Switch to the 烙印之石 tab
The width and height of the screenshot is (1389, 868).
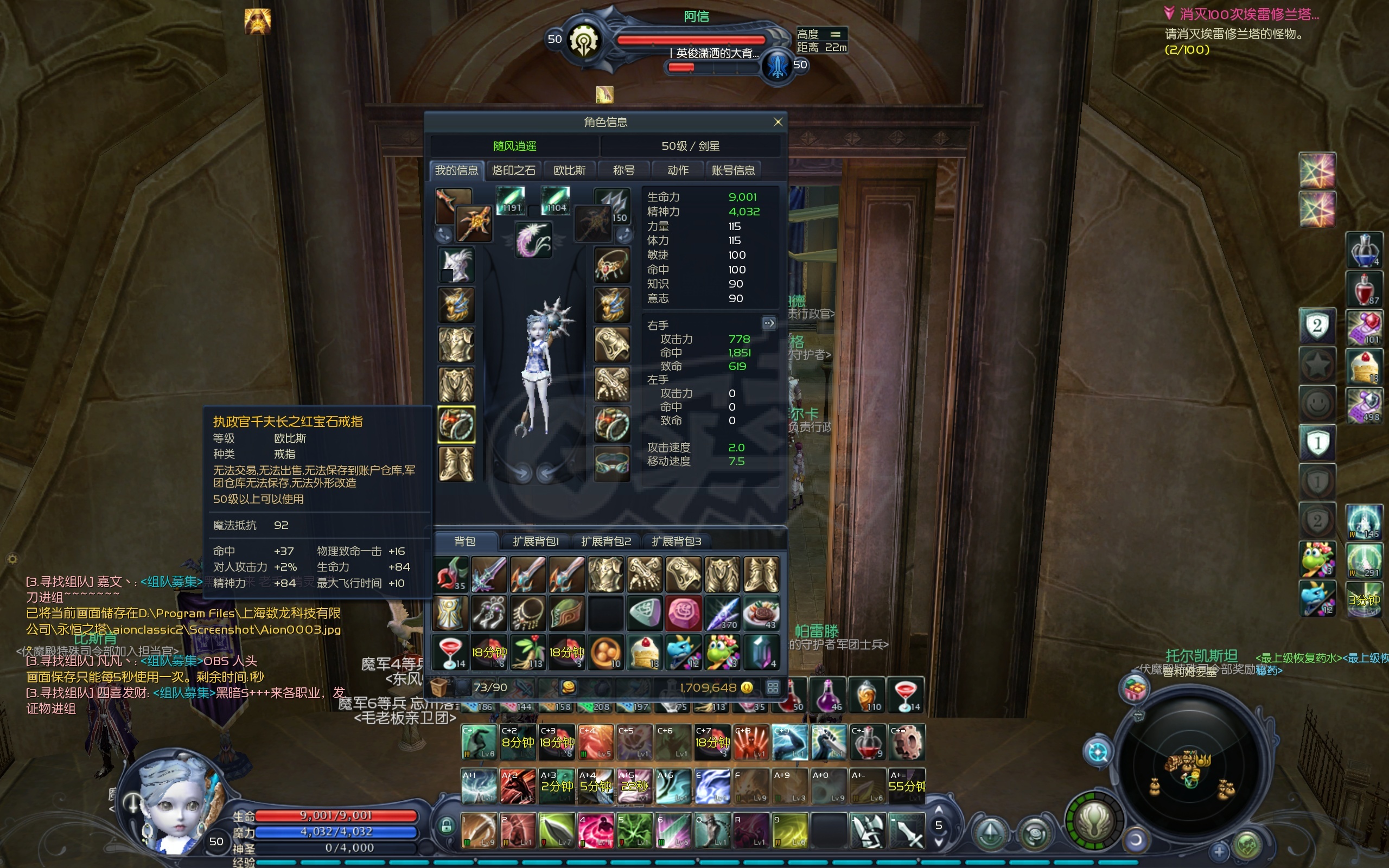(513, 170)
